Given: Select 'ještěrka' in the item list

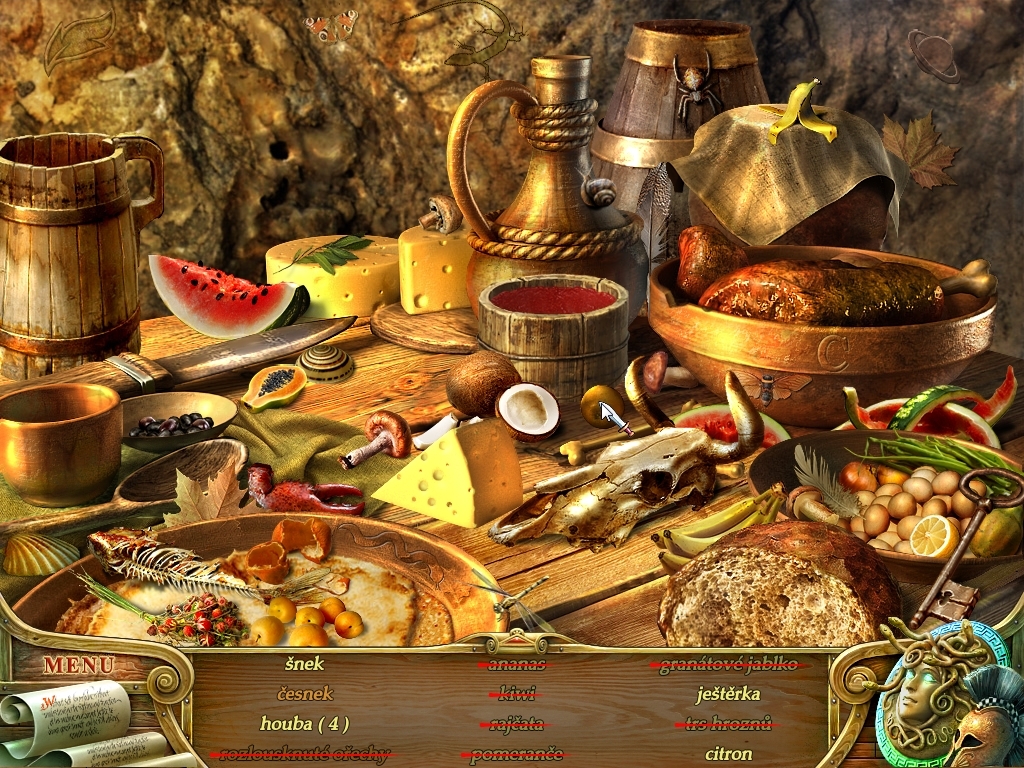Looking at the screenshot, I should click(x=728, y=693).
